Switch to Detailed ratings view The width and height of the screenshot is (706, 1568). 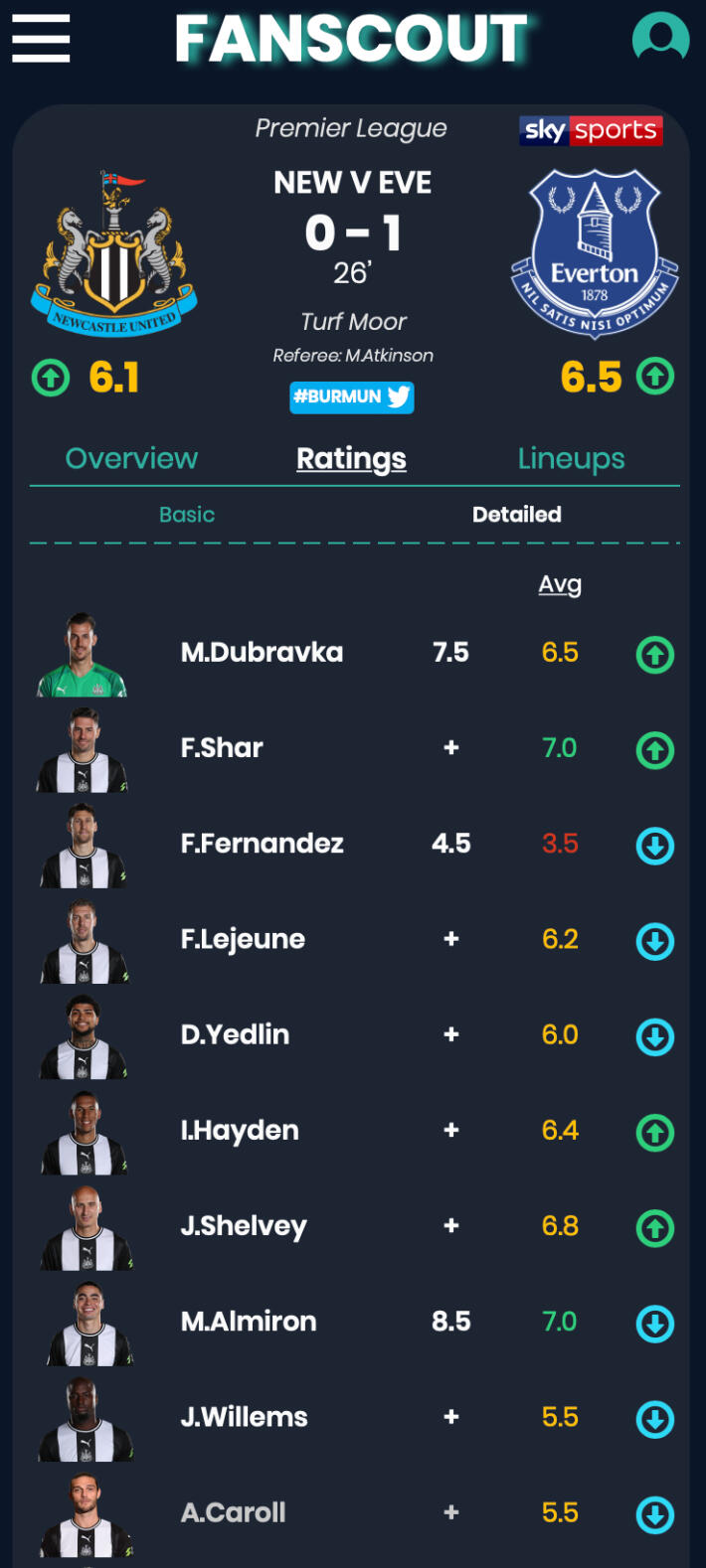point(516,515)
